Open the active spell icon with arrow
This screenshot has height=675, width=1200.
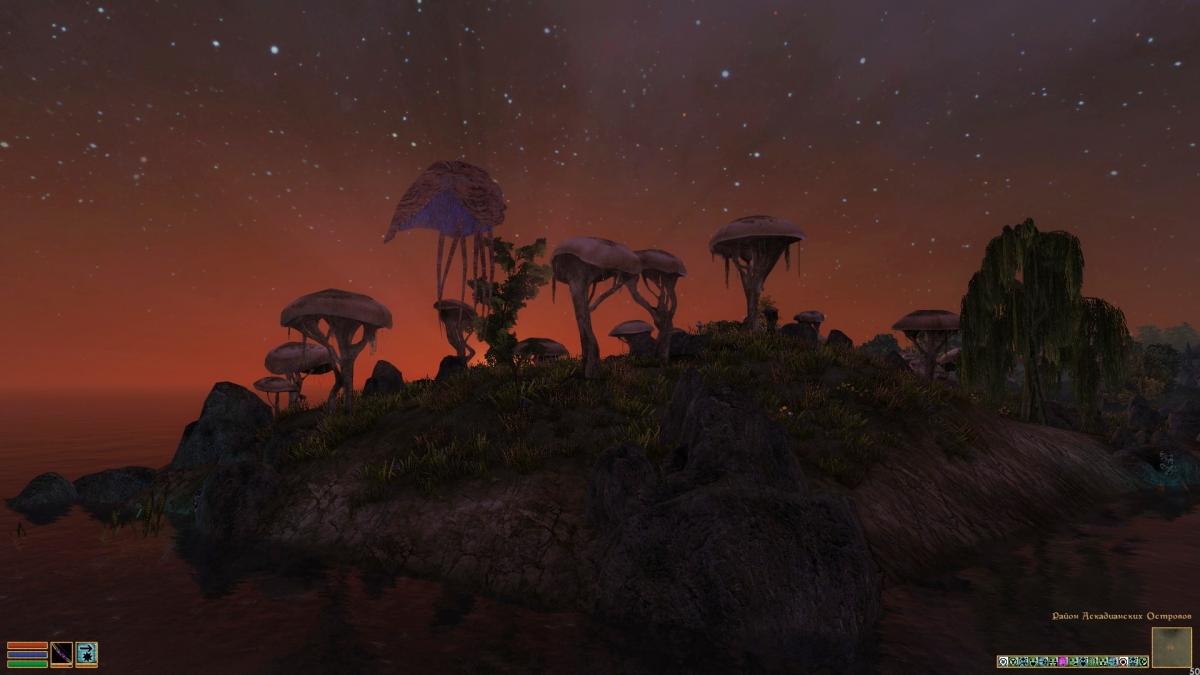(x=86, y=654)
